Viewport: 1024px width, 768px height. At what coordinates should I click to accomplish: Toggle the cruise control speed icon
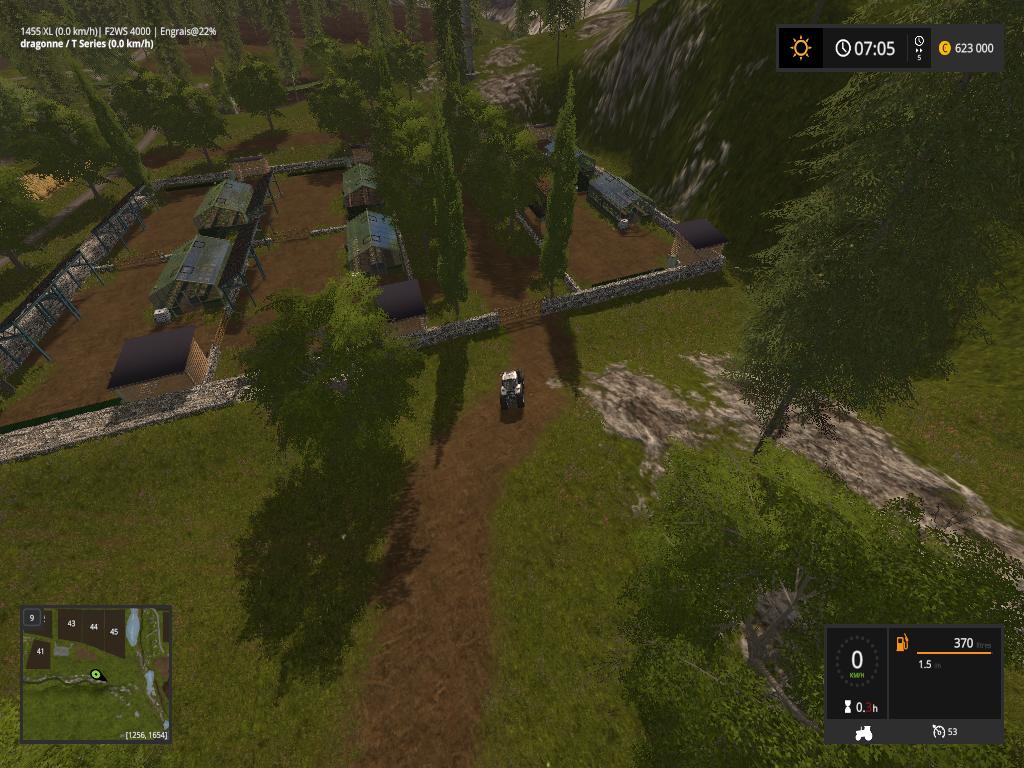click(x=938, y=732)
